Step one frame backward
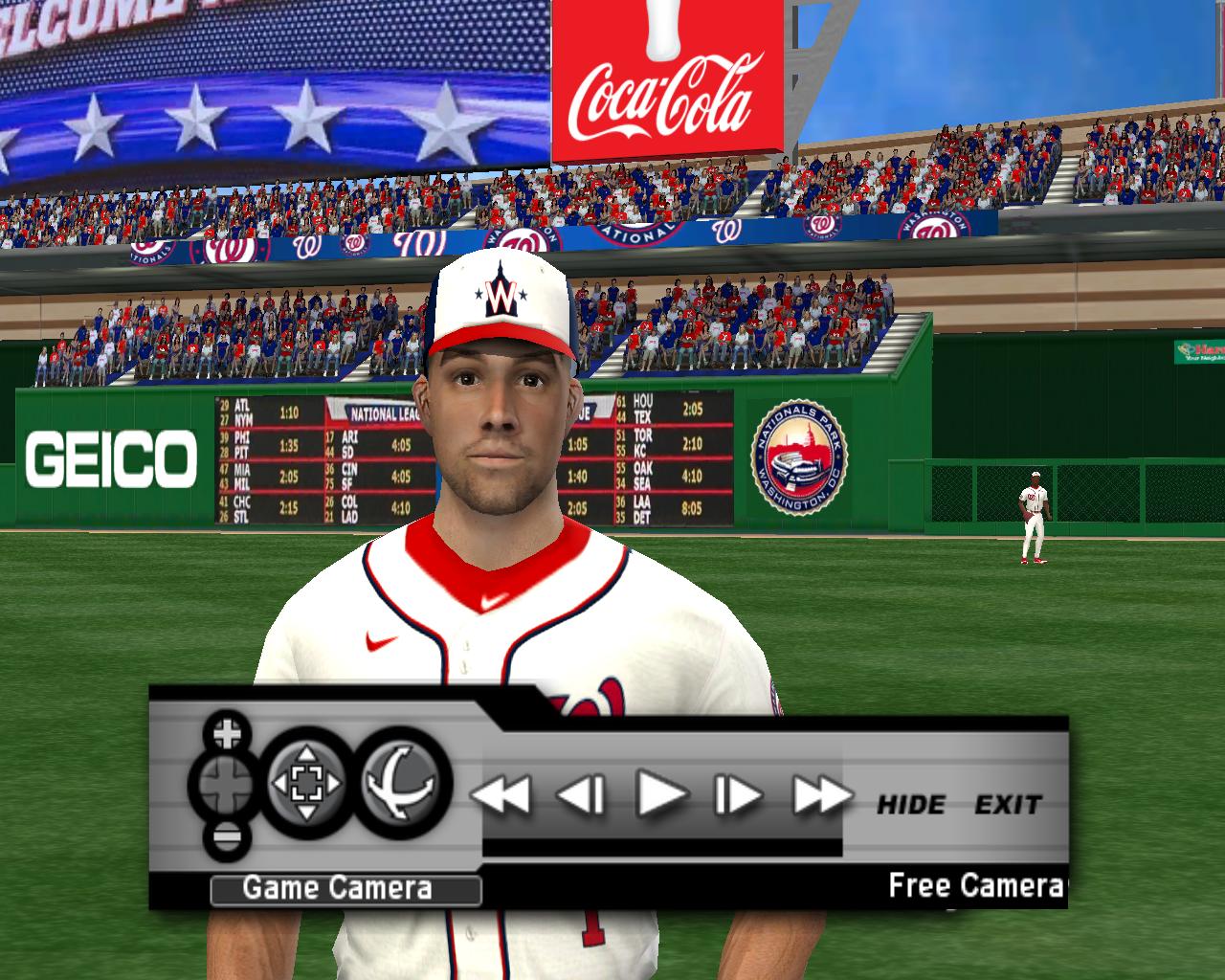 point(581,794)
